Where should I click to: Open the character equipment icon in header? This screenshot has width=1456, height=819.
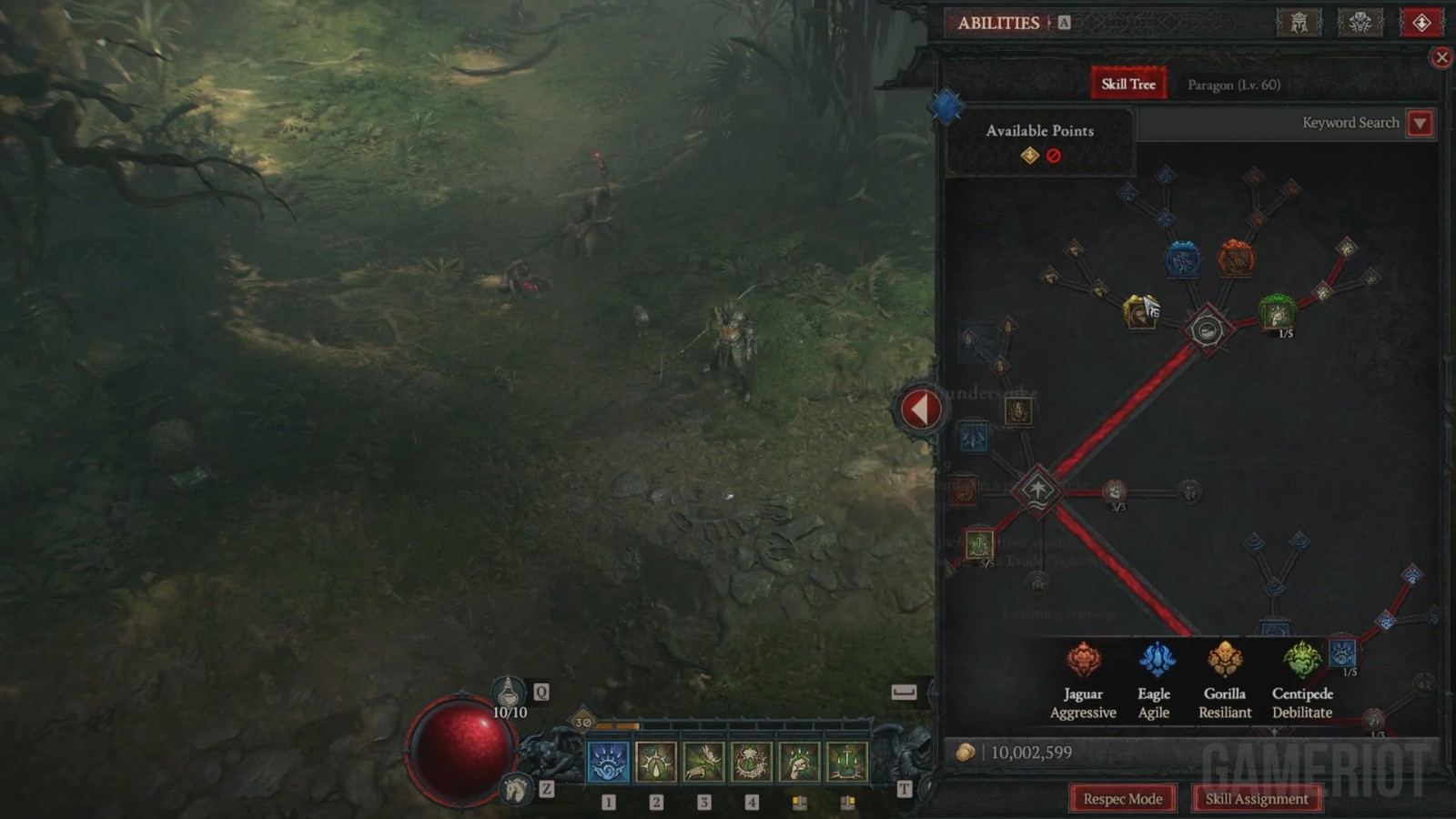pyautogui.click(x=1299, y=23)
